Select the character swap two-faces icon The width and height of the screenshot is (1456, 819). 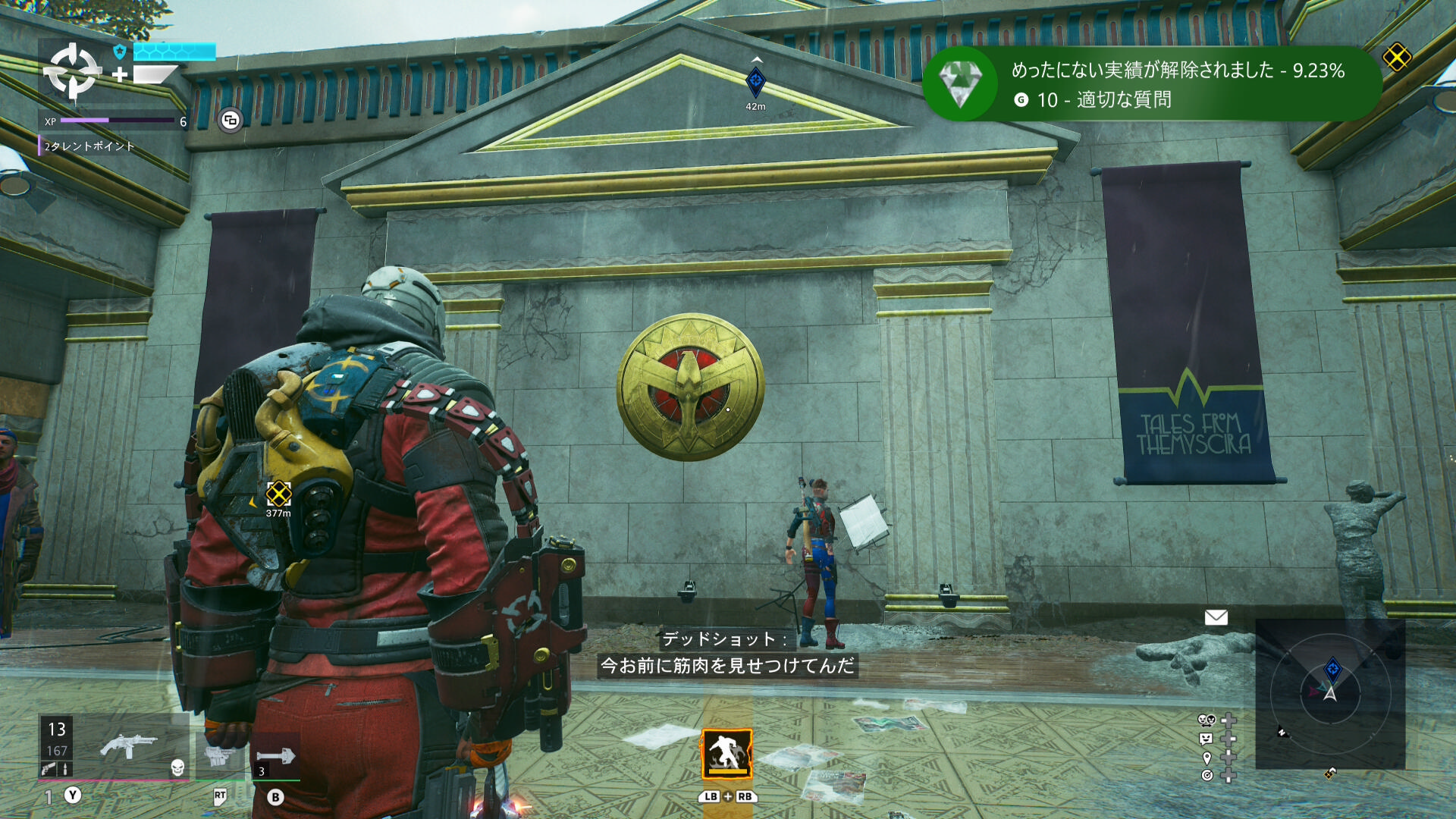(x=1206, y=720)
